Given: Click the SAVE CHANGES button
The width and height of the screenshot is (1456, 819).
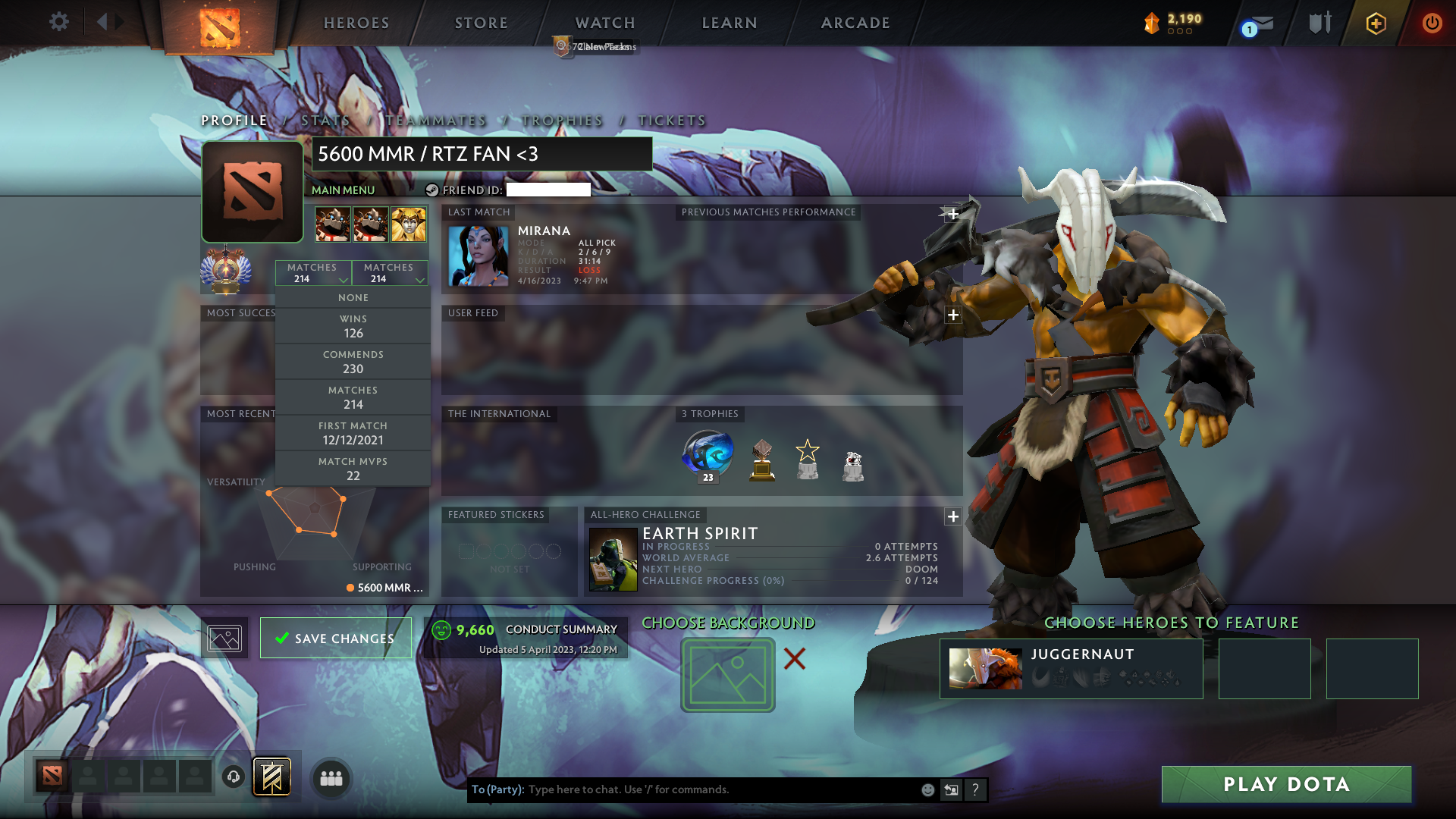Looking at the screenshot, I should 335,638.
